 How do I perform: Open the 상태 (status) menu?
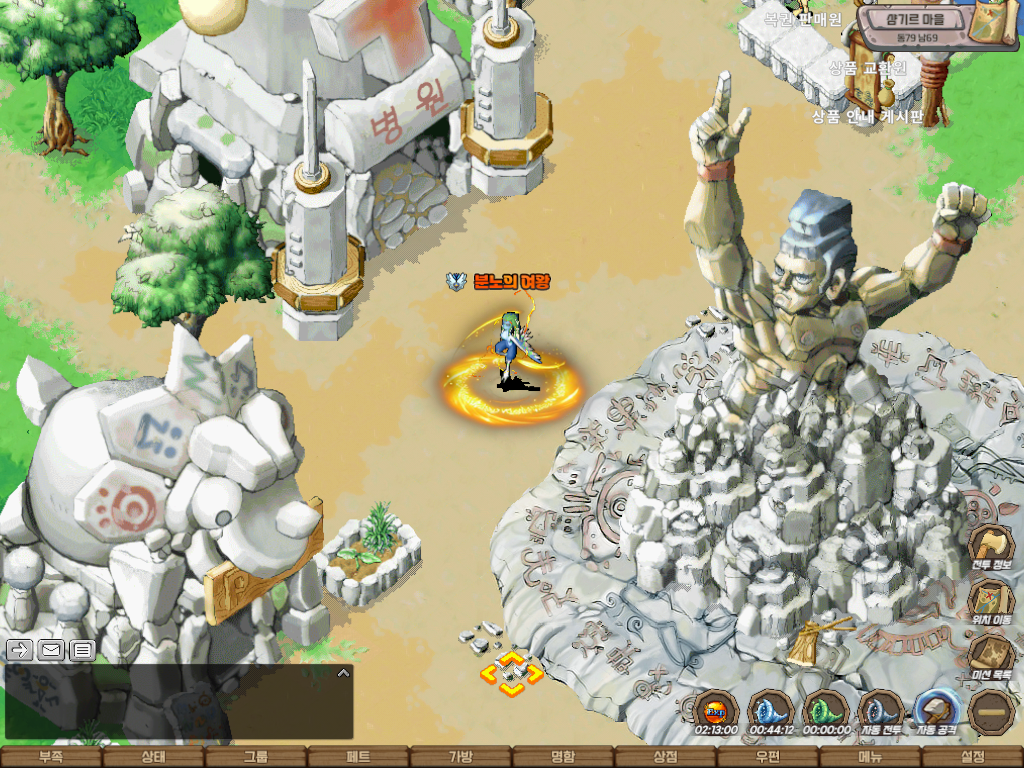click(x=153, y=757)
